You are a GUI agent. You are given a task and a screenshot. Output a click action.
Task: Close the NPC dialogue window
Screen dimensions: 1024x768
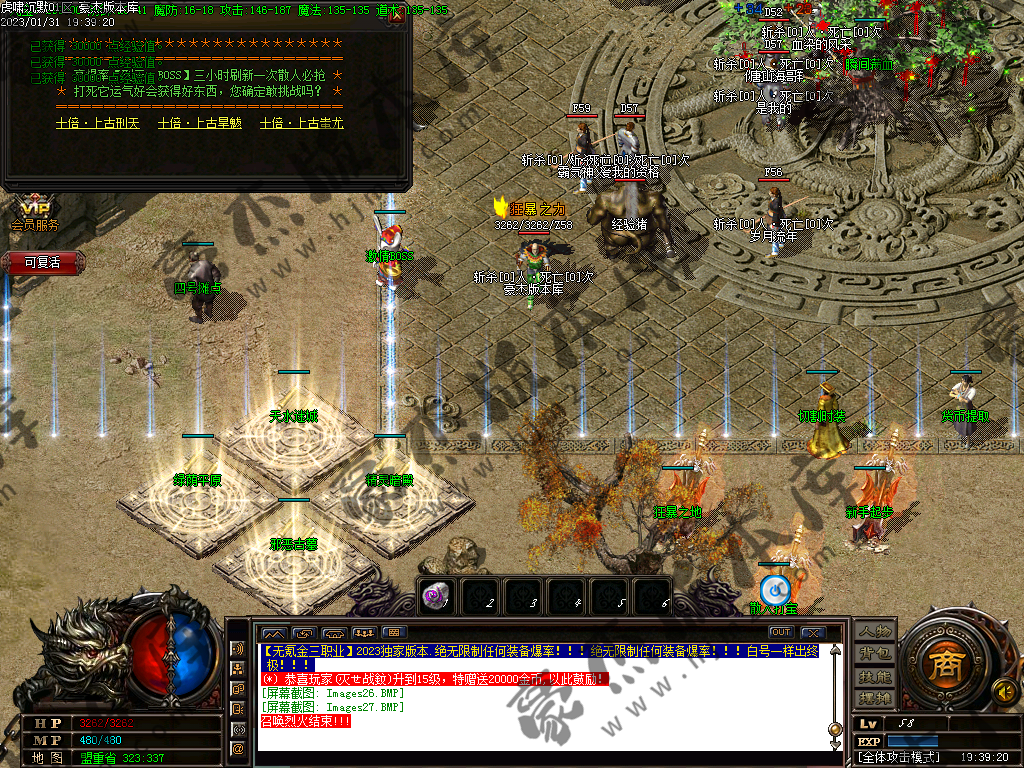tap(397, 15)
